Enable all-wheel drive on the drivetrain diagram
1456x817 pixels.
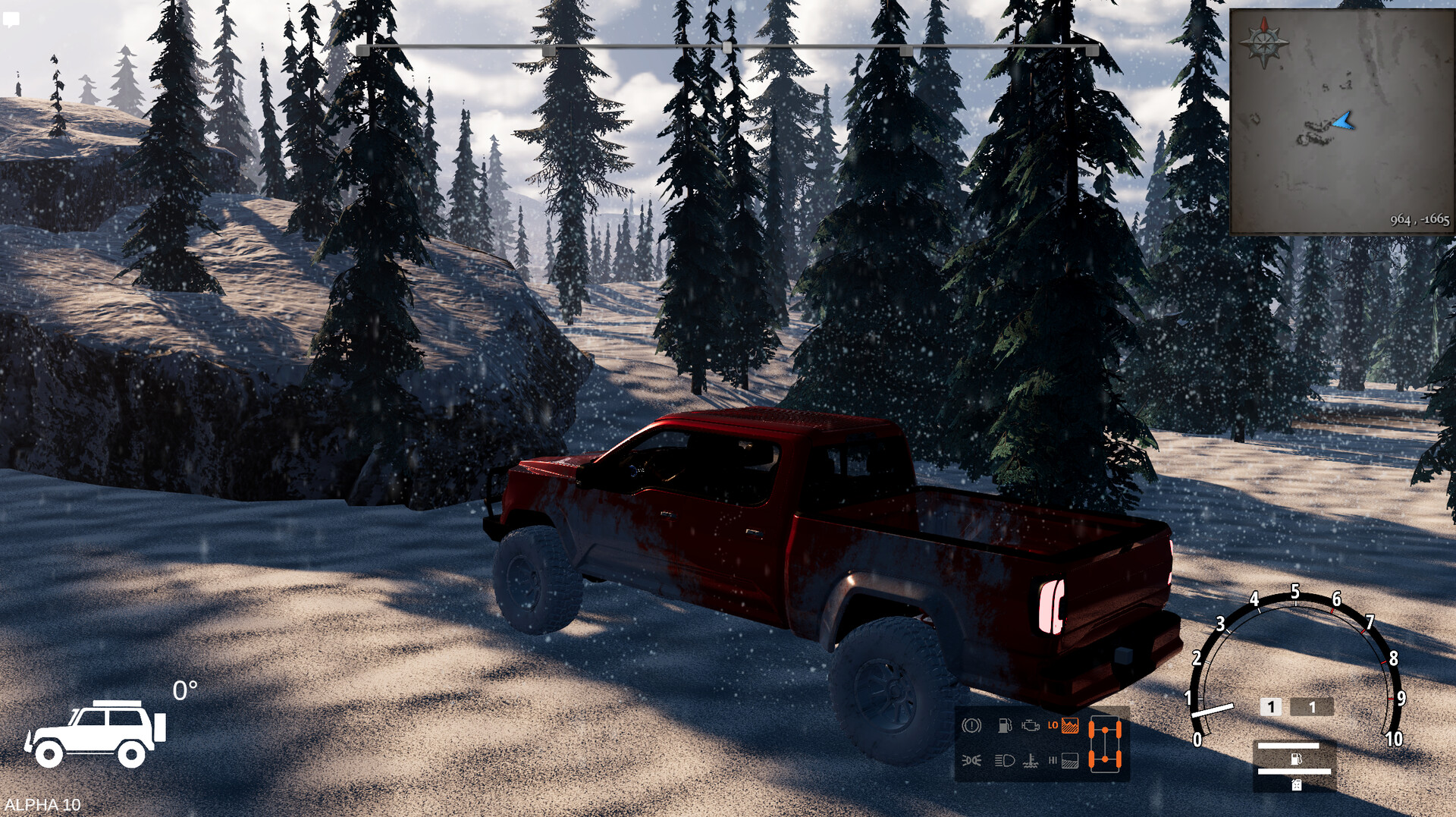(1106, 745)
